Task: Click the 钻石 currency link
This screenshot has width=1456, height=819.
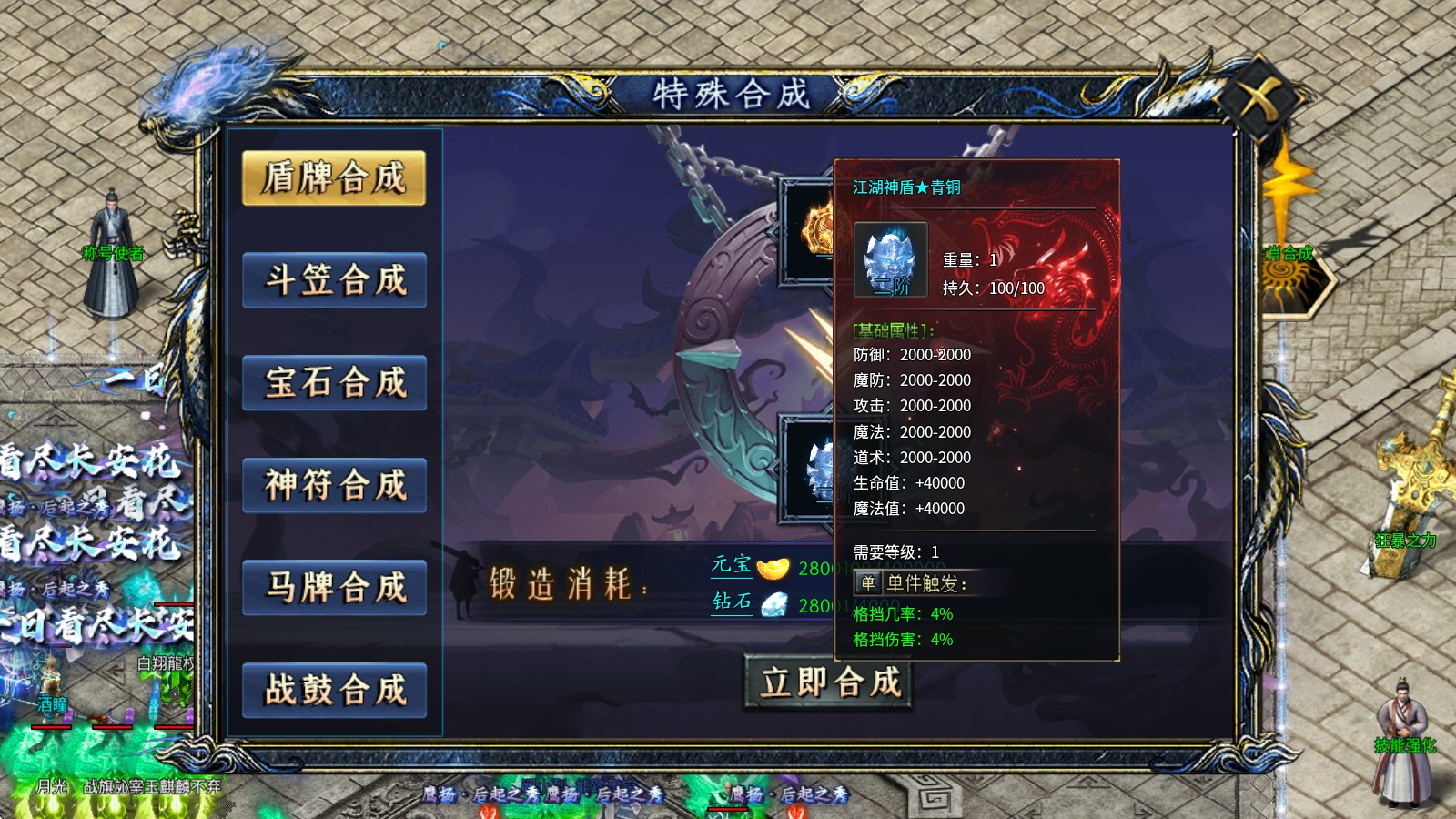Action: pyautogui.click(x=732, y=602)
